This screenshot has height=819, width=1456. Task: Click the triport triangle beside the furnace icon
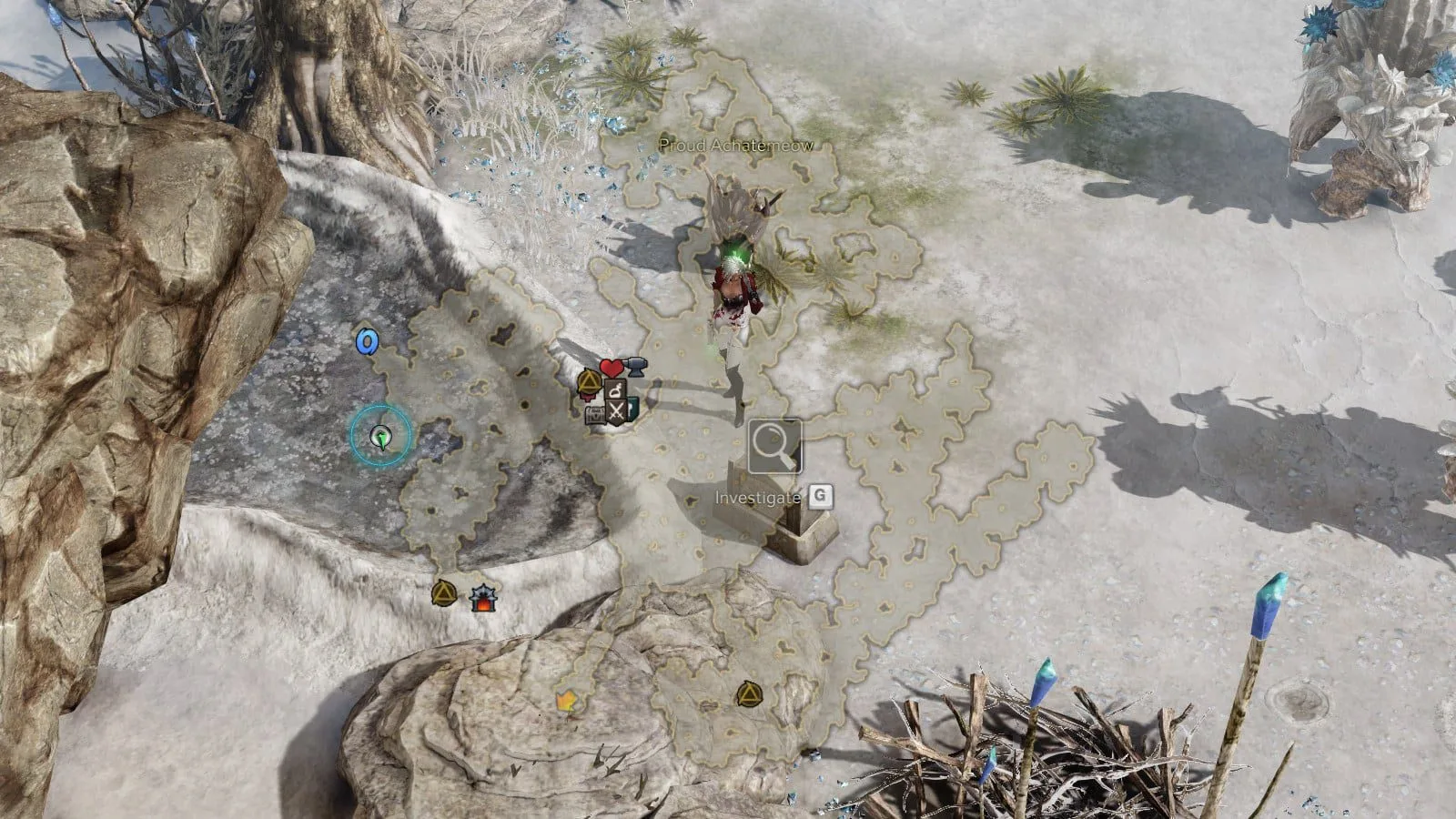tap(443, 593)
